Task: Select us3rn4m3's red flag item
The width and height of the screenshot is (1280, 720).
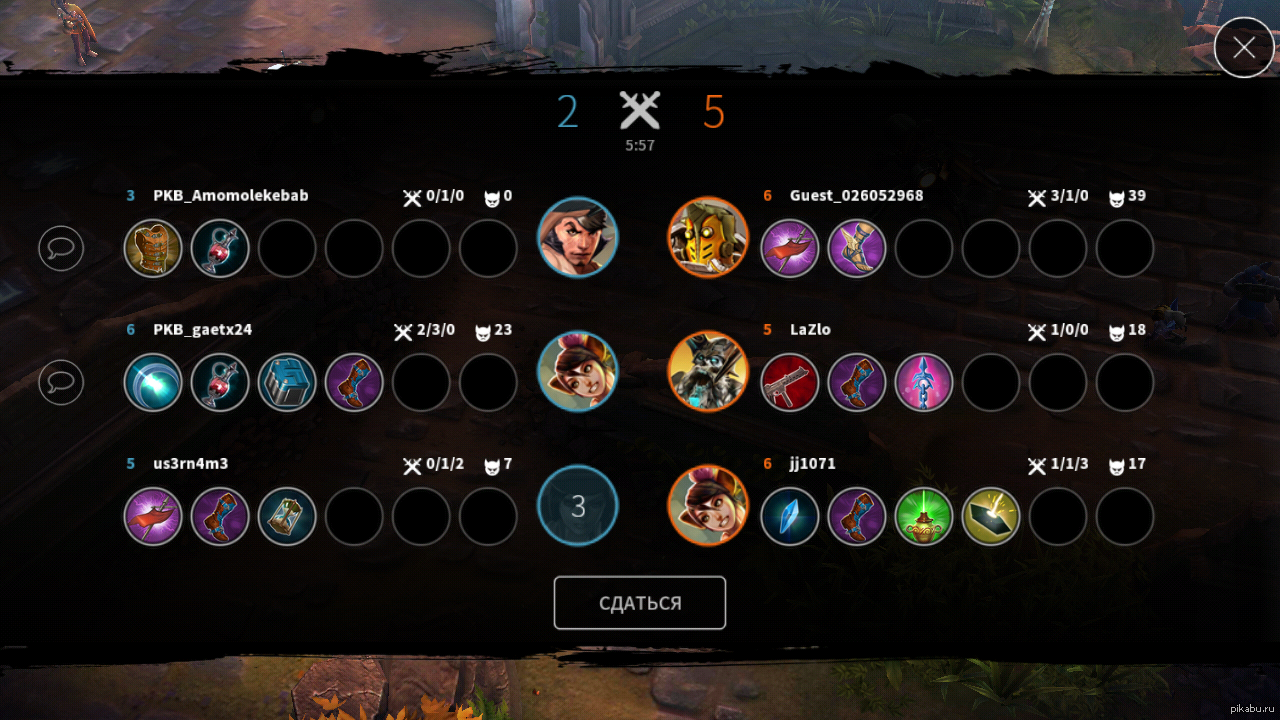Action: point(153,516)
